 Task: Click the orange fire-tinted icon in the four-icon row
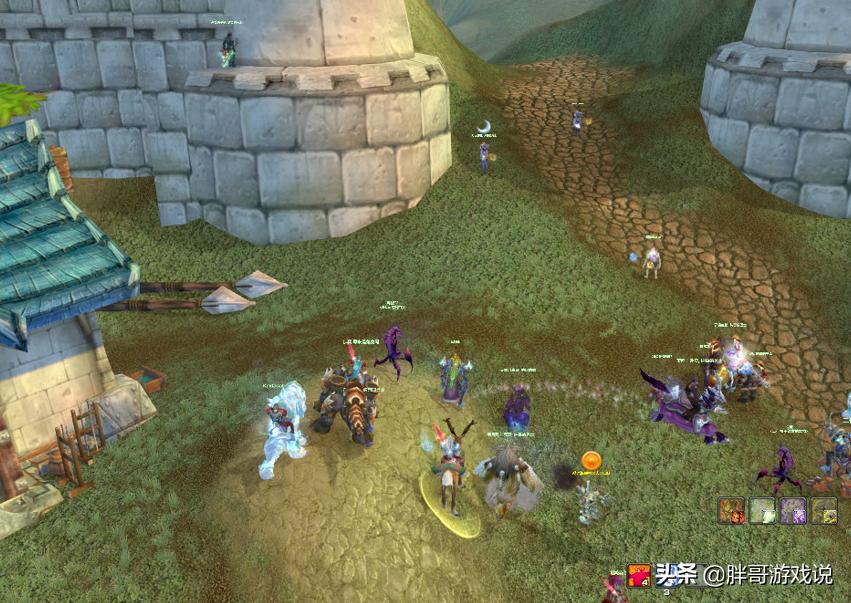click(x=732, y=511)
